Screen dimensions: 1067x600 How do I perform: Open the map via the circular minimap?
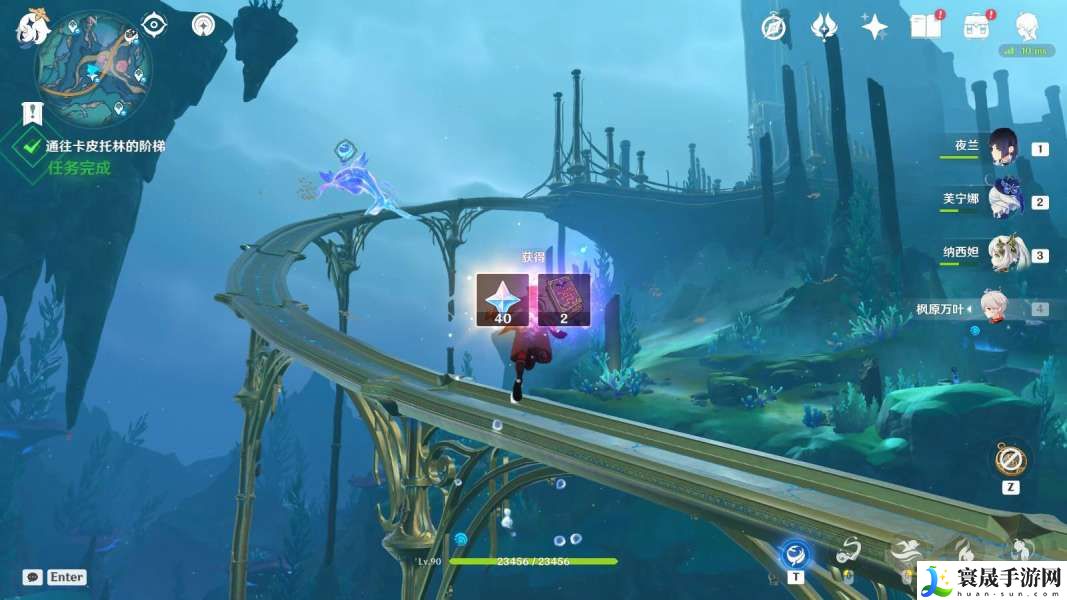(93, 66)
